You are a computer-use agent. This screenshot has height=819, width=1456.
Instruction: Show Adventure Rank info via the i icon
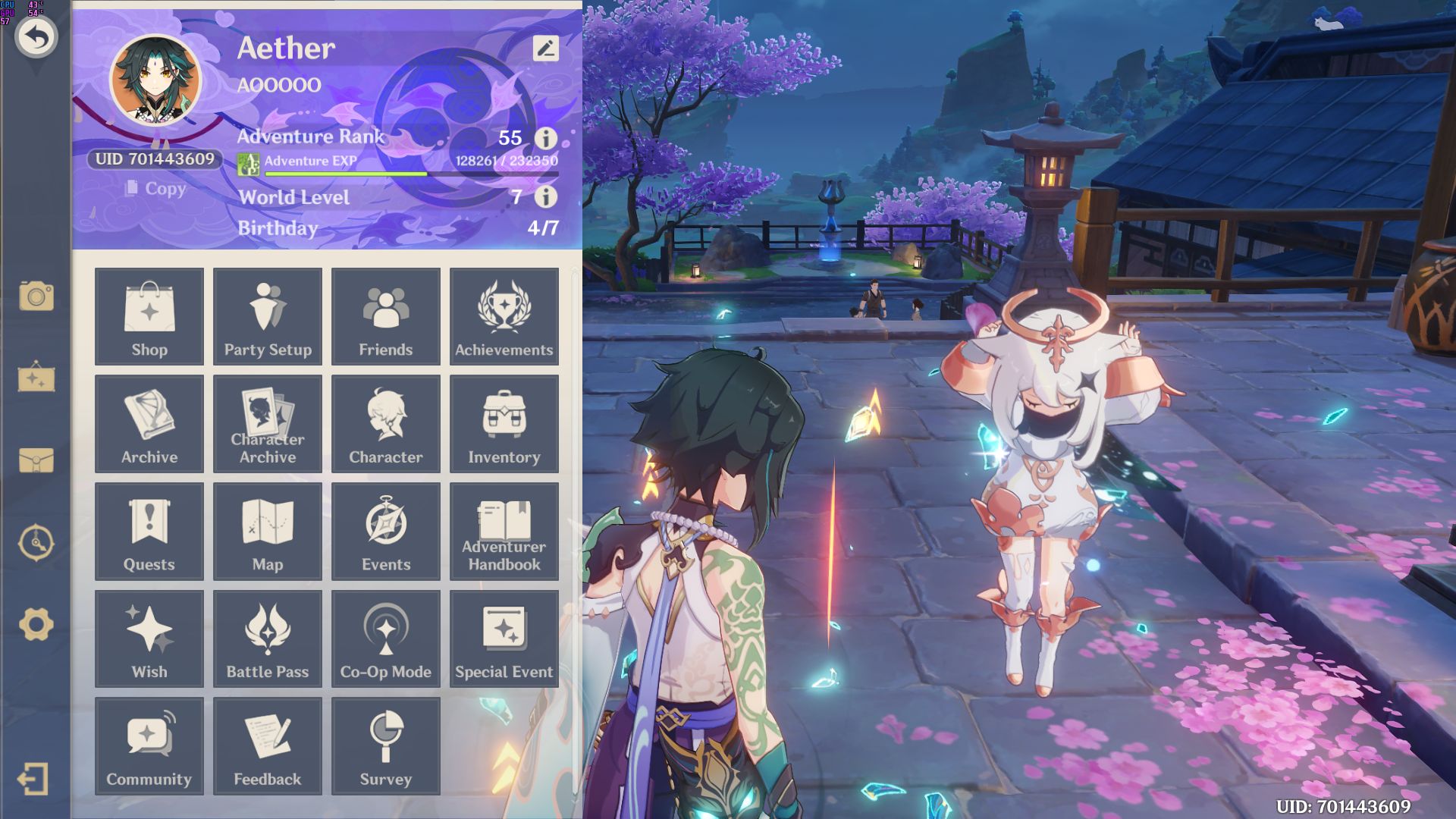(544, 138)
